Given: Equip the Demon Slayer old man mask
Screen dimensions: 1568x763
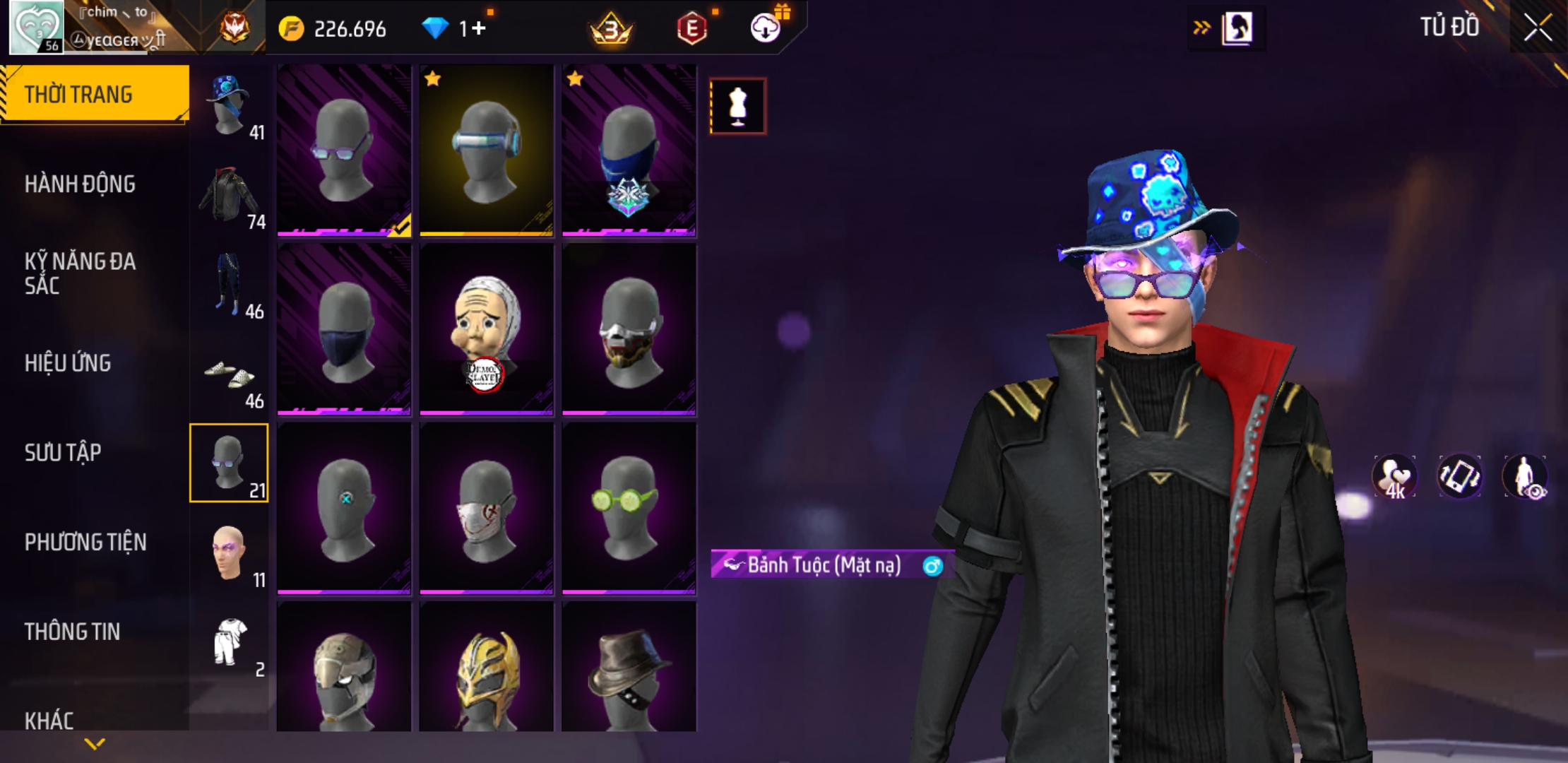Looking at the screenshot, I should tap(486, 329).
